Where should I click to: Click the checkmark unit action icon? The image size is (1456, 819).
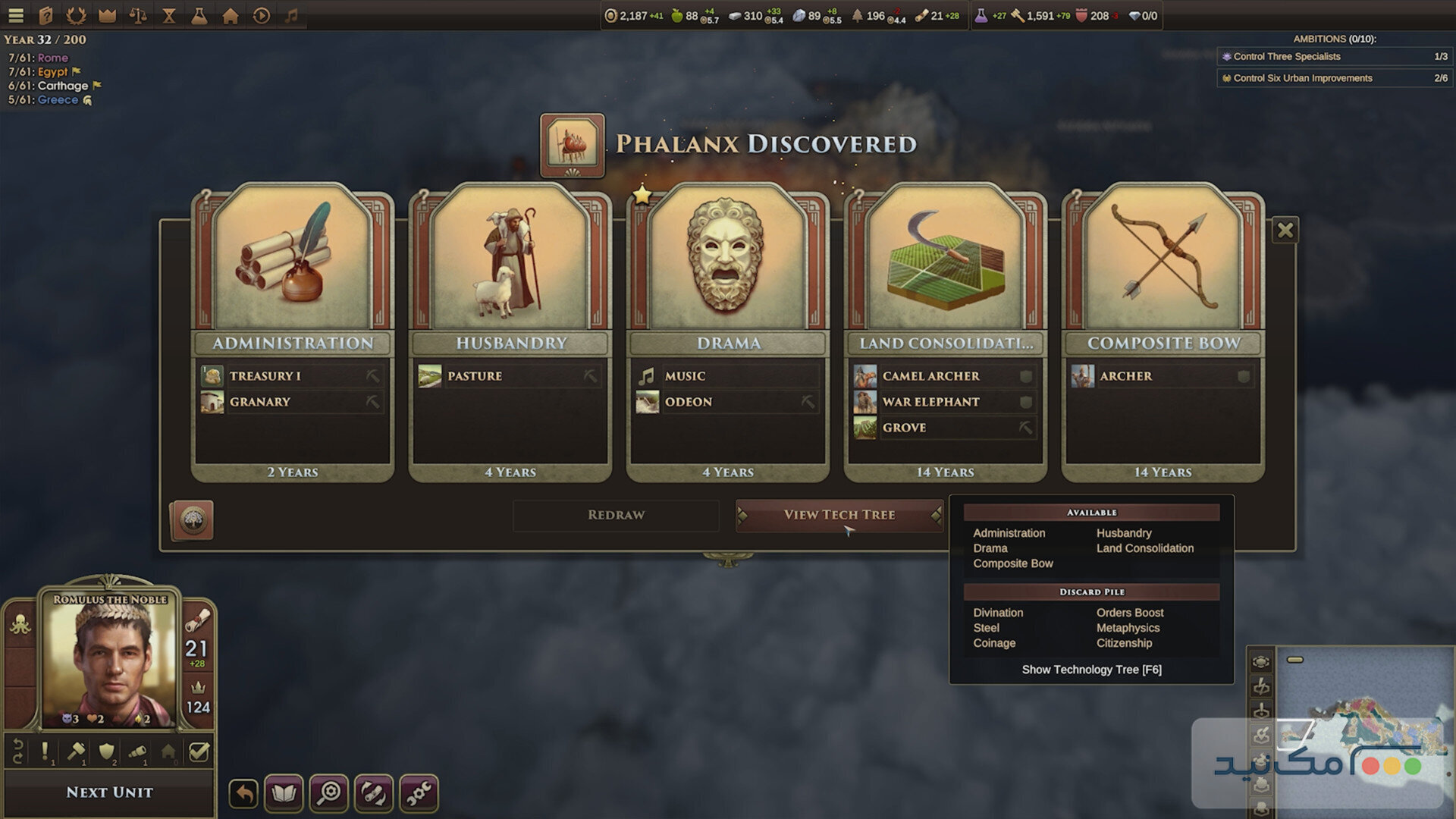(199, 752)
